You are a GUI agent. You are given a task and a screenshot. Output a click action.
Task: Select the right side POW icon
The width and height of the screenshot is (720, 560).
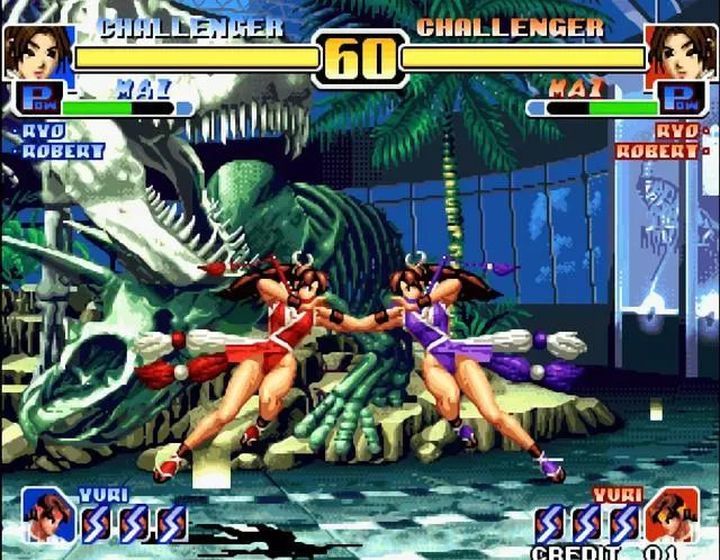click(x=683, y=100)
